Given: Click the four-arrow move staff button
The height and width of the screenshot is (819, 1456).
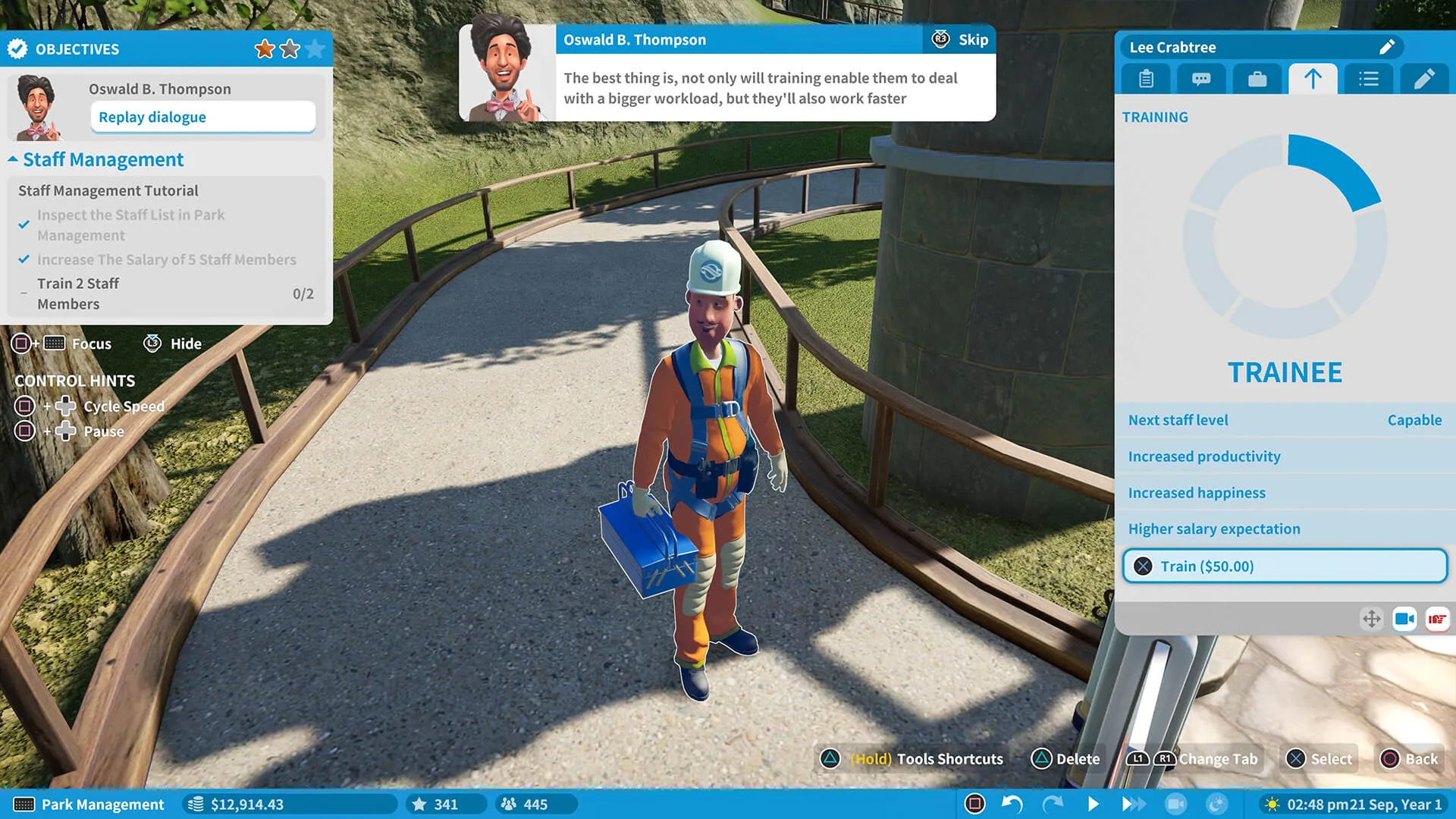Looking at the screenshot, I should click(1371, 620).
